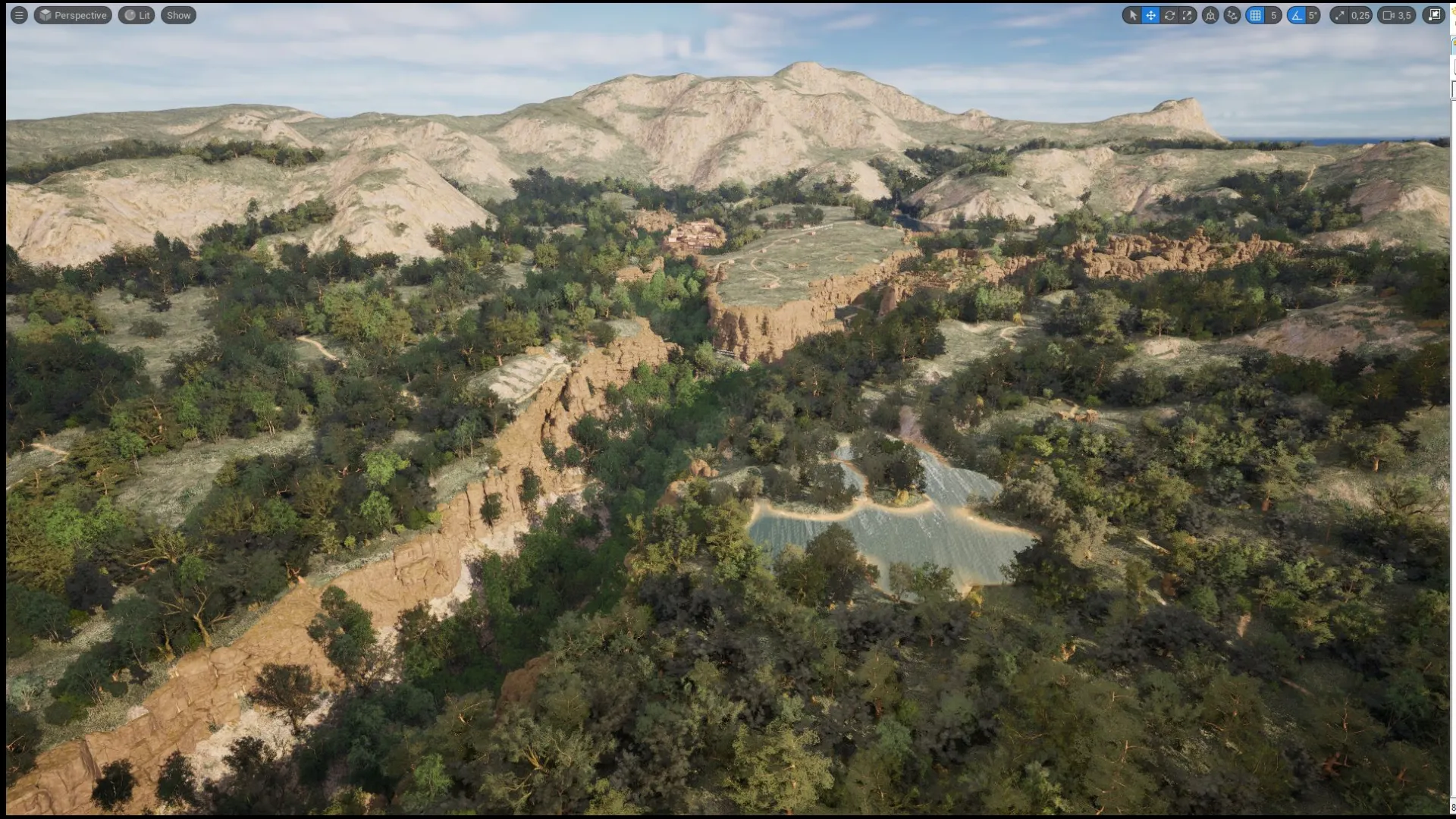Click the camera speed icon

coord(1388,15)
